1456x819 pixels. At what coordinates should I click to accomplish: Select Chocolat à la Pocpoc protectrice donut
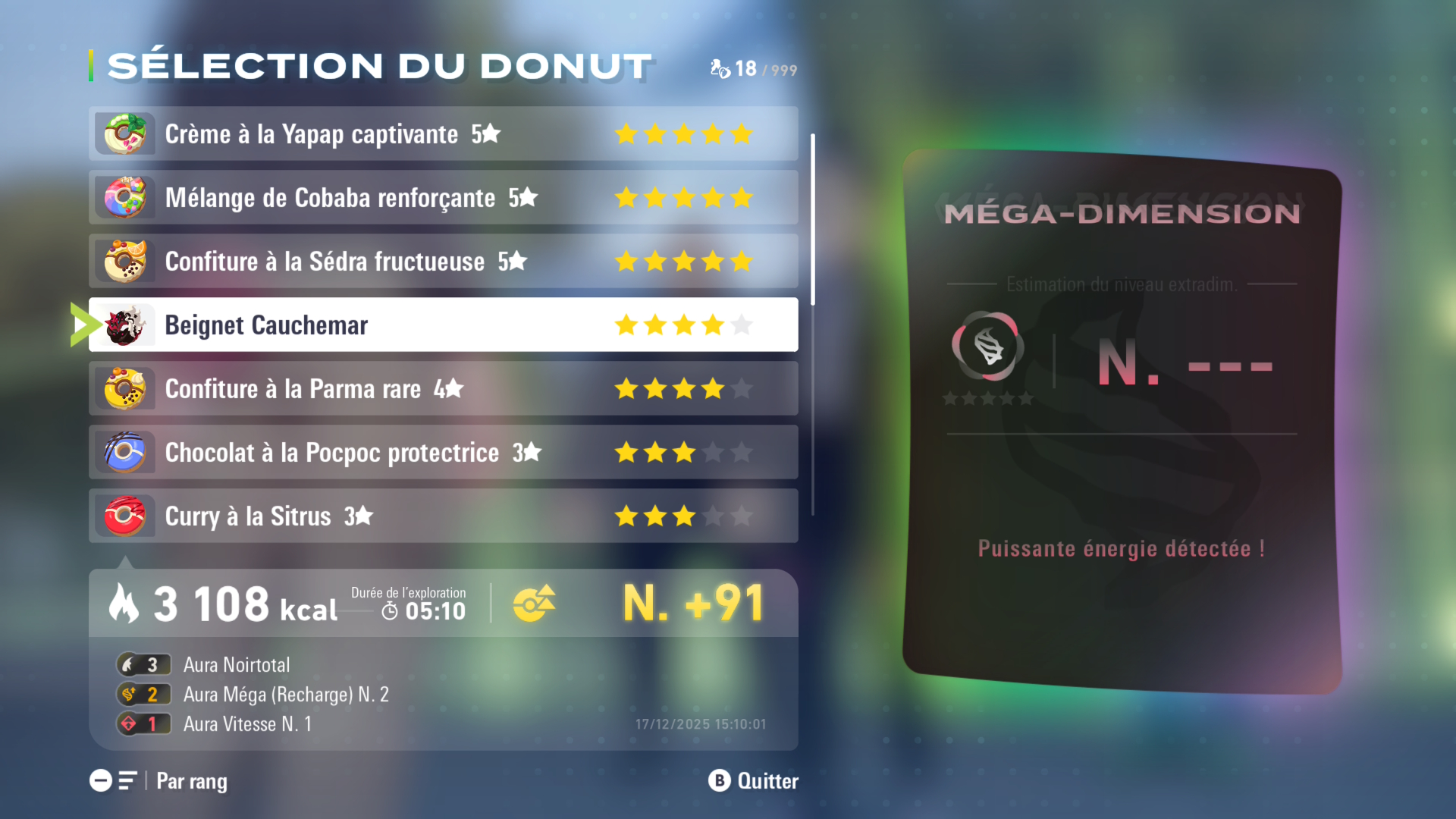443,453
